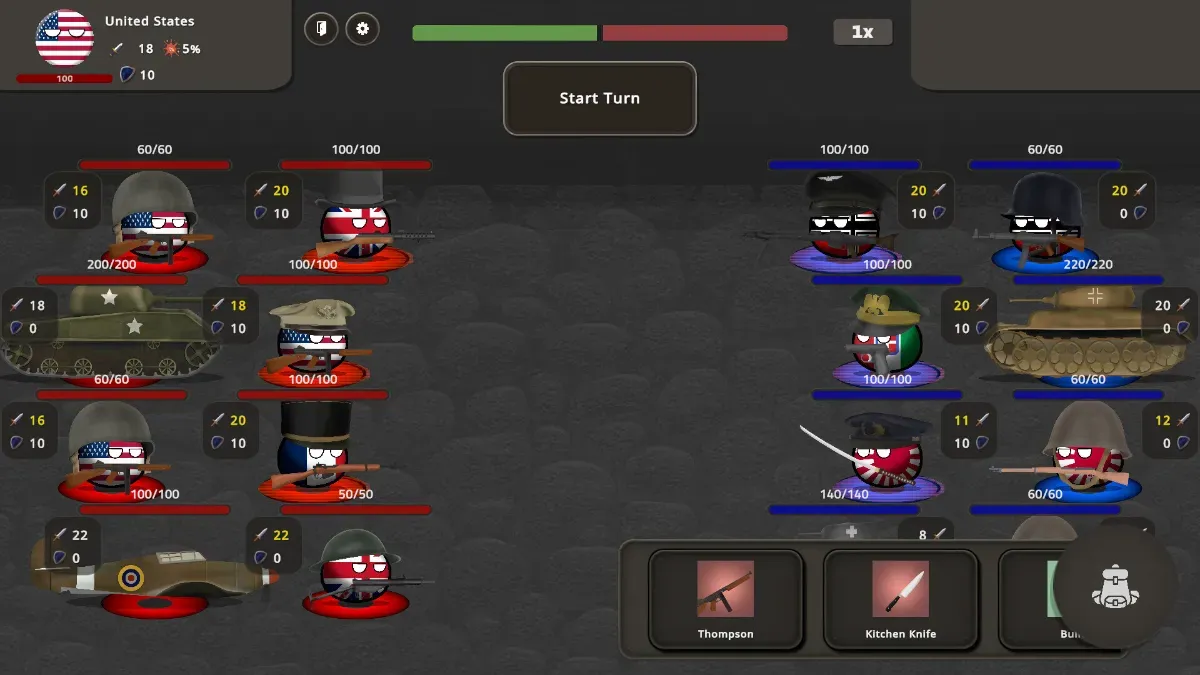Toggle the 1x game speed button
Viewport: 1200px width, 675px height.
862,32
